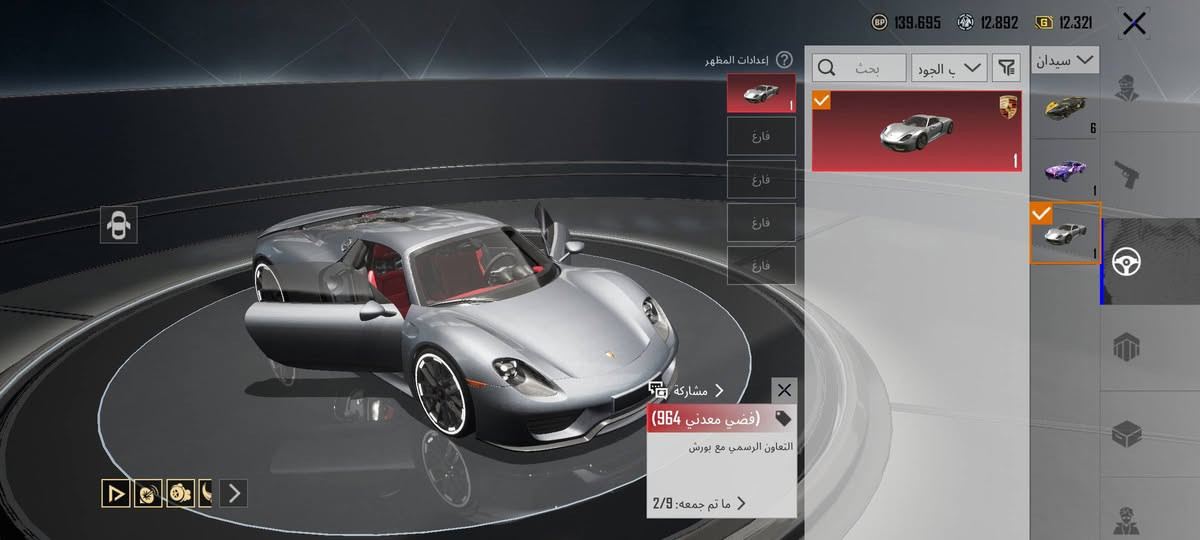Pick the checked silver car thumbnail

1066,234
